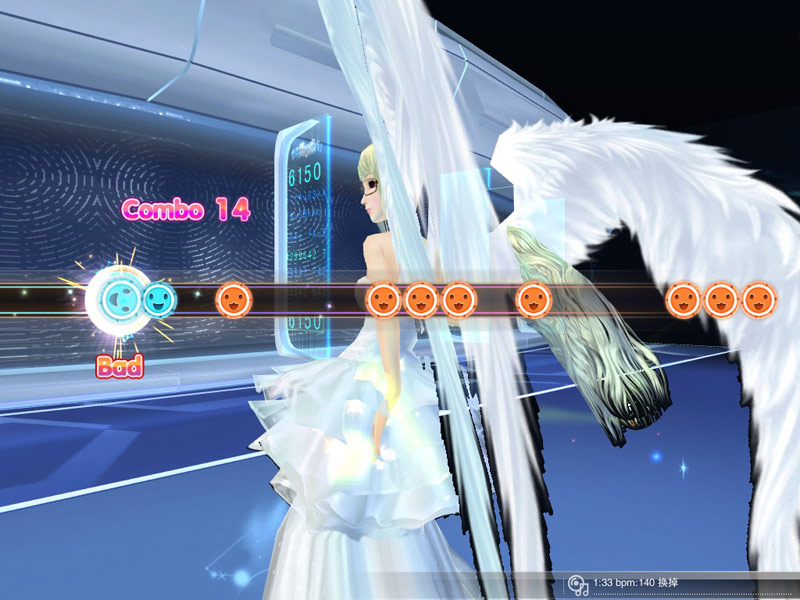
Task: Click the music disc icon in the song bar
Action: pyautogui.click(x=577, y=584)
